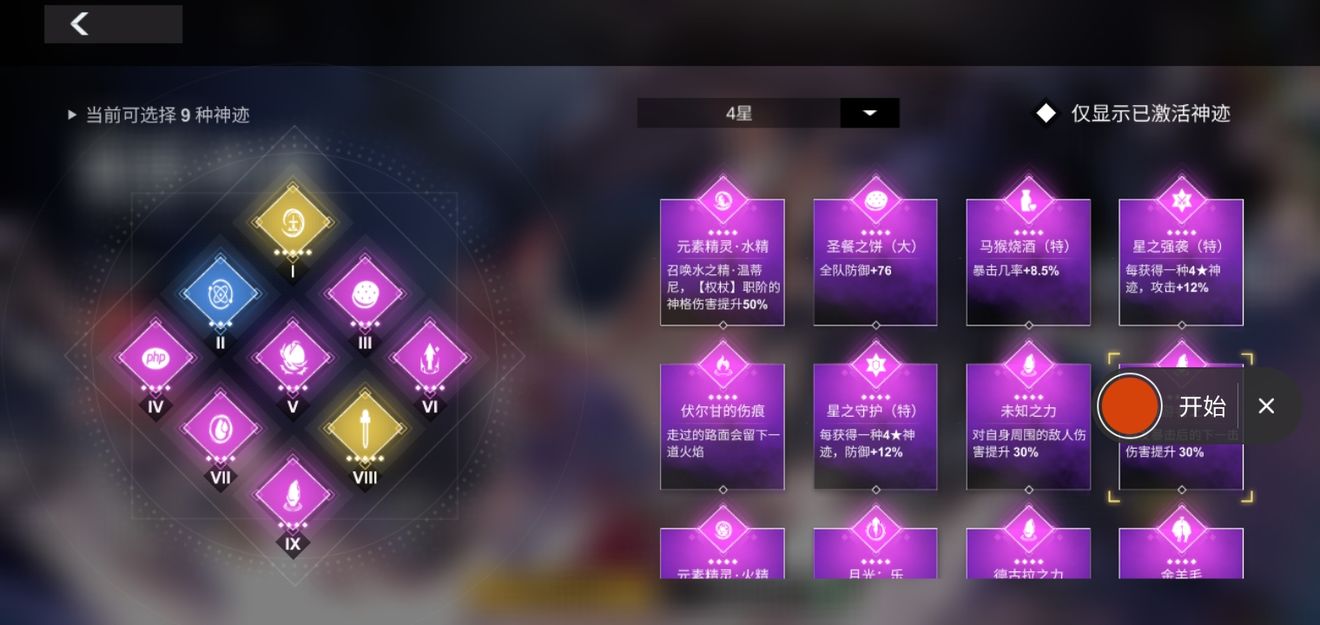The height and width of the screenshot is (625, 1320).
Task: Choose the 伏尔甘的伤痕 card
Action: tap(722, 427)
